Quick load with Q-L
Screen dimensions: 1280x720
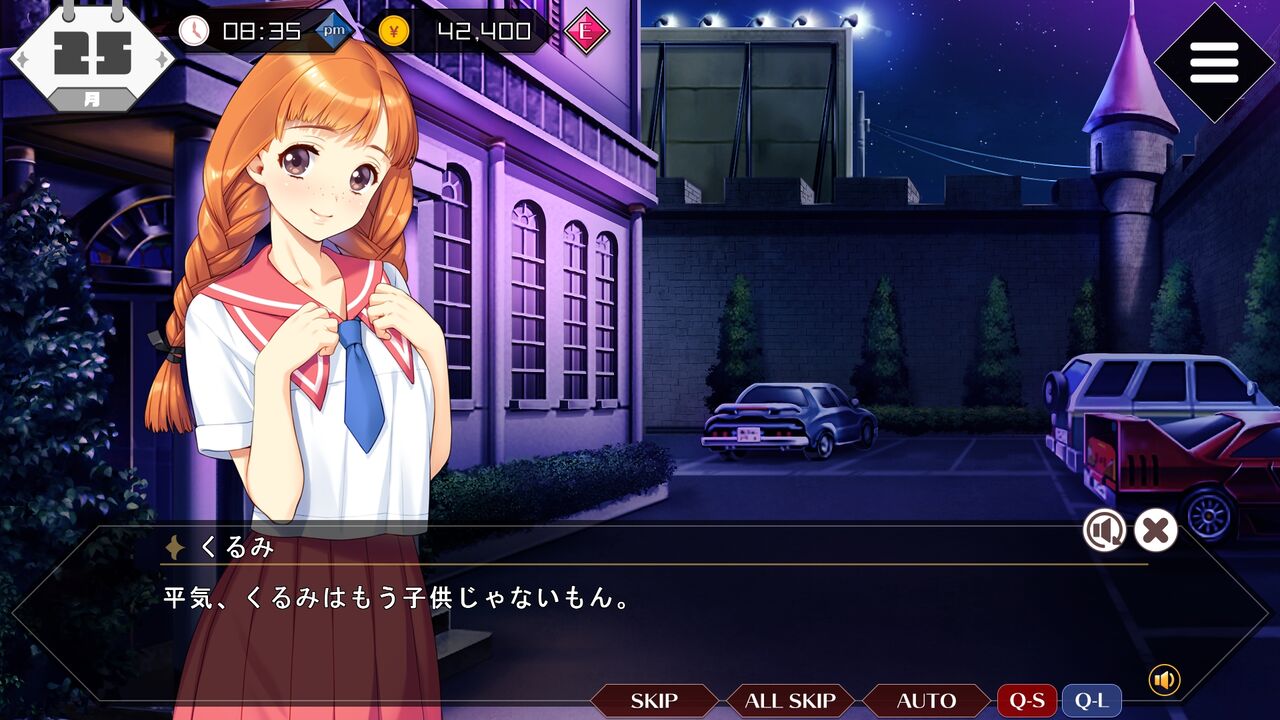1091,701
